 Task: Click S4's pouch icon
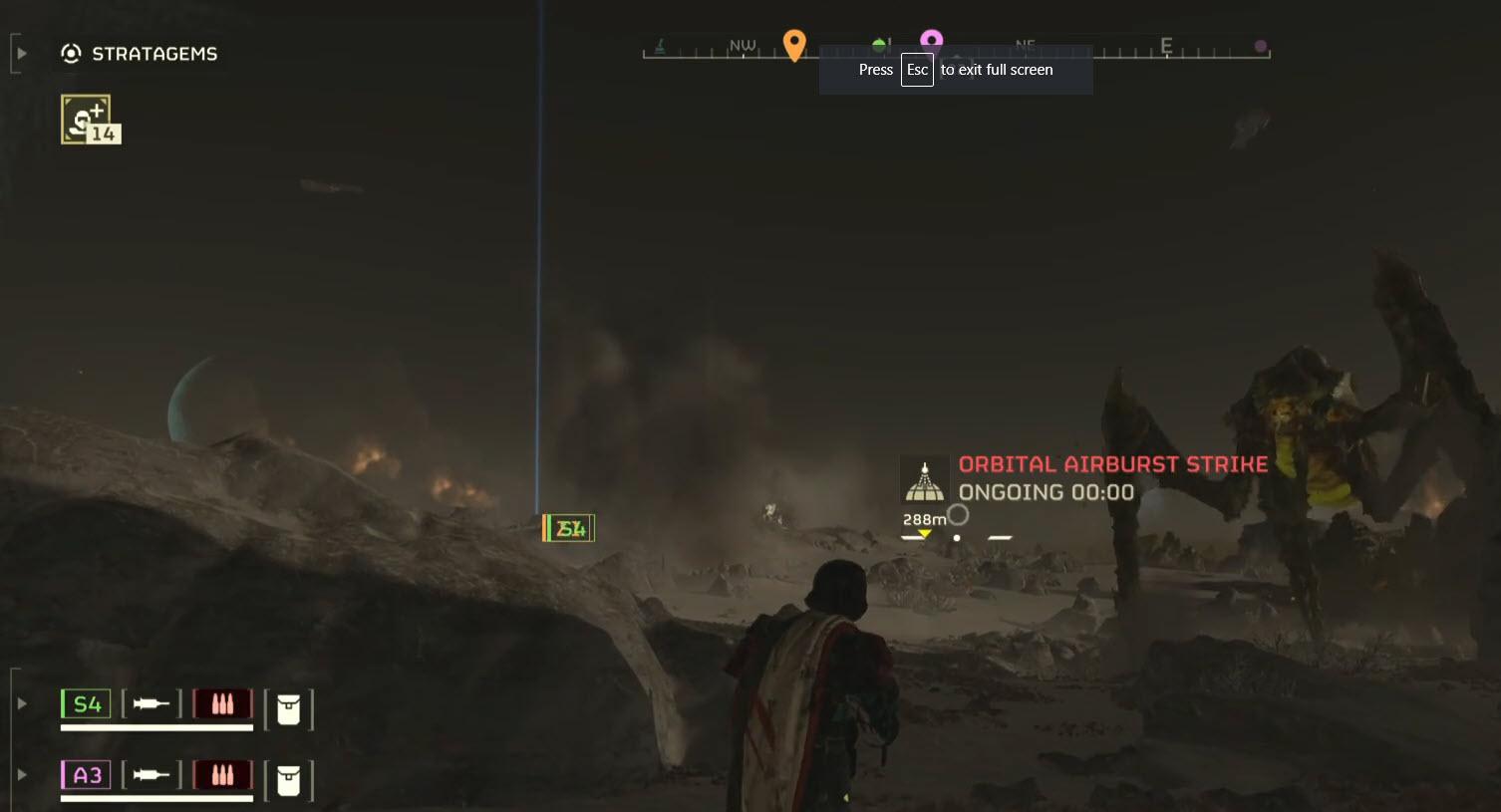(x=289, y=709)
